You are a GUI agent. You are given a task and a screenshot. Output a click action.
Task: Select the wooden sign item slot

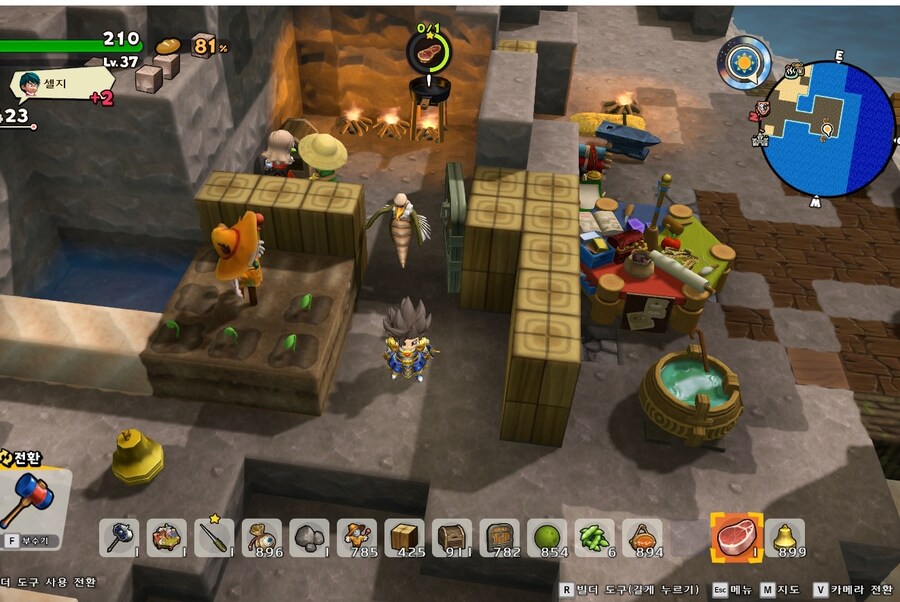[499, 538]
